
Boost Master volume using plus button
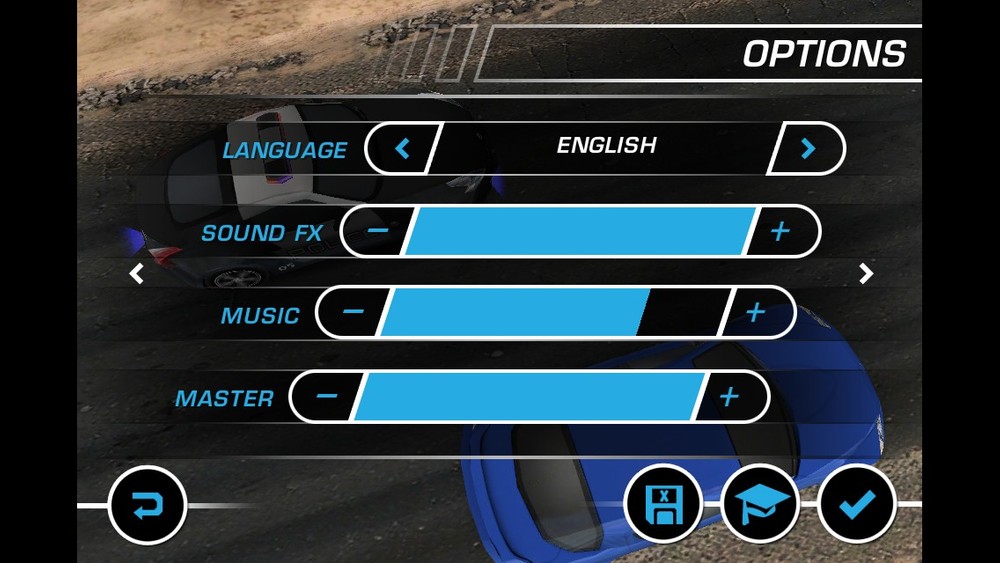tap(729, 396)
